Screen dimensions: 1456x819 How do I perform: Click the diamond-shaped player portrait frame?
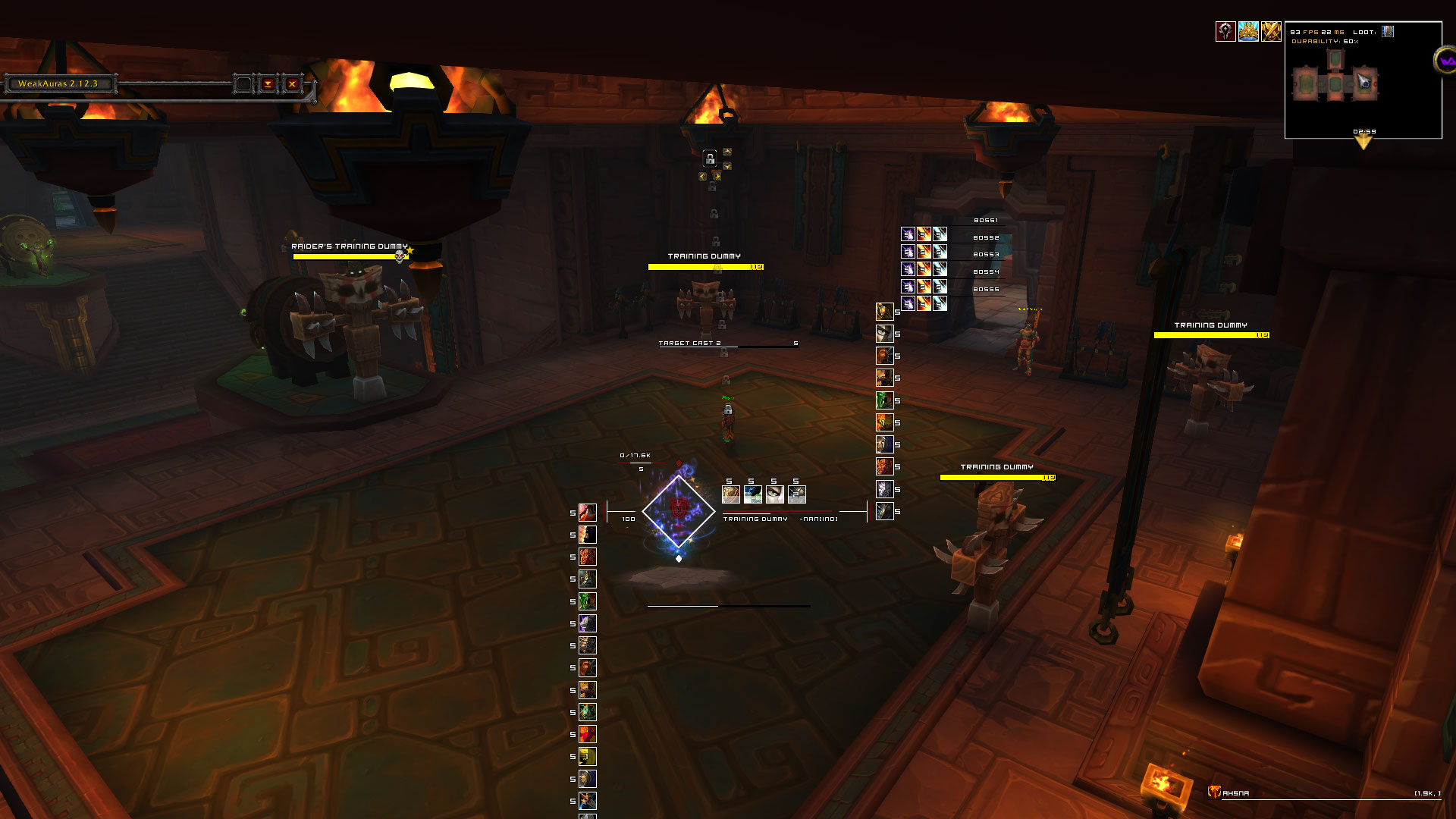(x=679, y=511)
